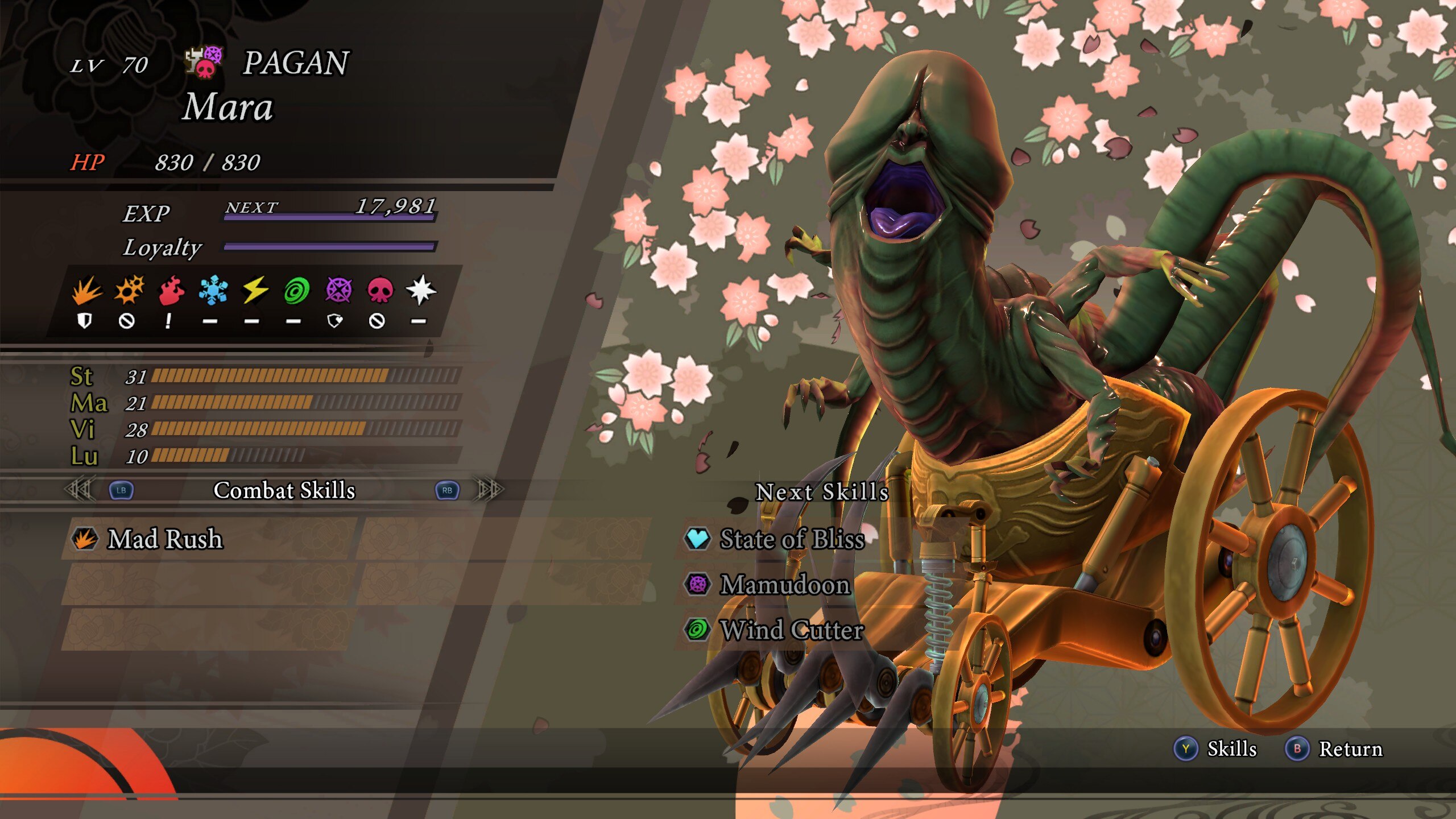Select the Mad Rush combat skill
Image resolution: width=1456 pixels, height=819 pixels.
165,539
